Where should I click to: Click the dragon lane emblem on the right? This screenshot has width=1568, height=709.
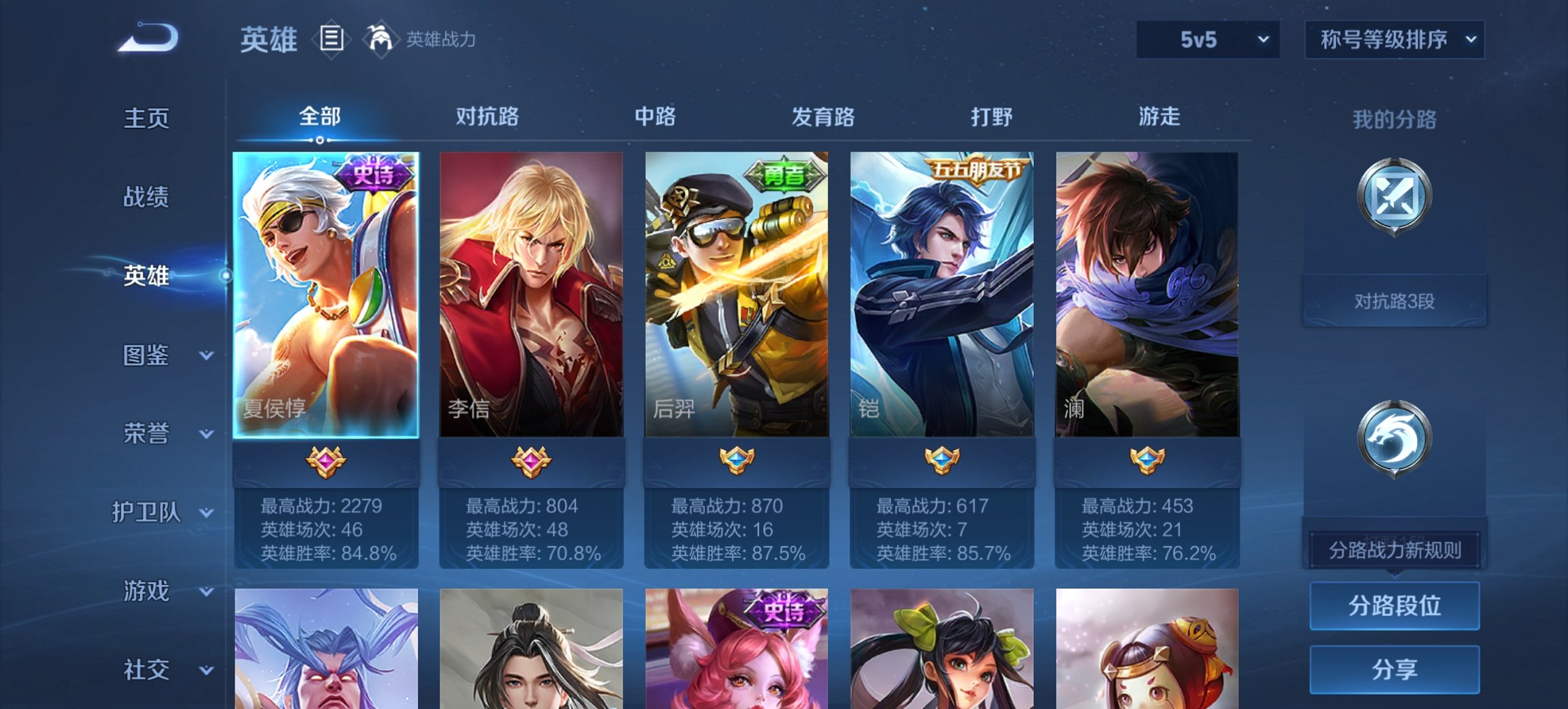pos(1395,438)
